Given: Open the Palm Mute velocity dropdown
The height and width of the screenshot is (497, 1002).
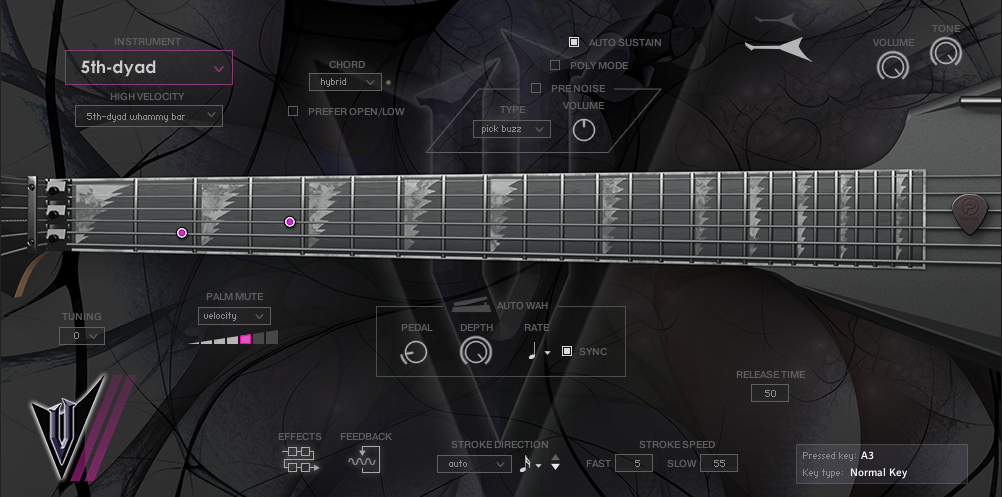Looking at the screenshot, I should tap(234, 316).
